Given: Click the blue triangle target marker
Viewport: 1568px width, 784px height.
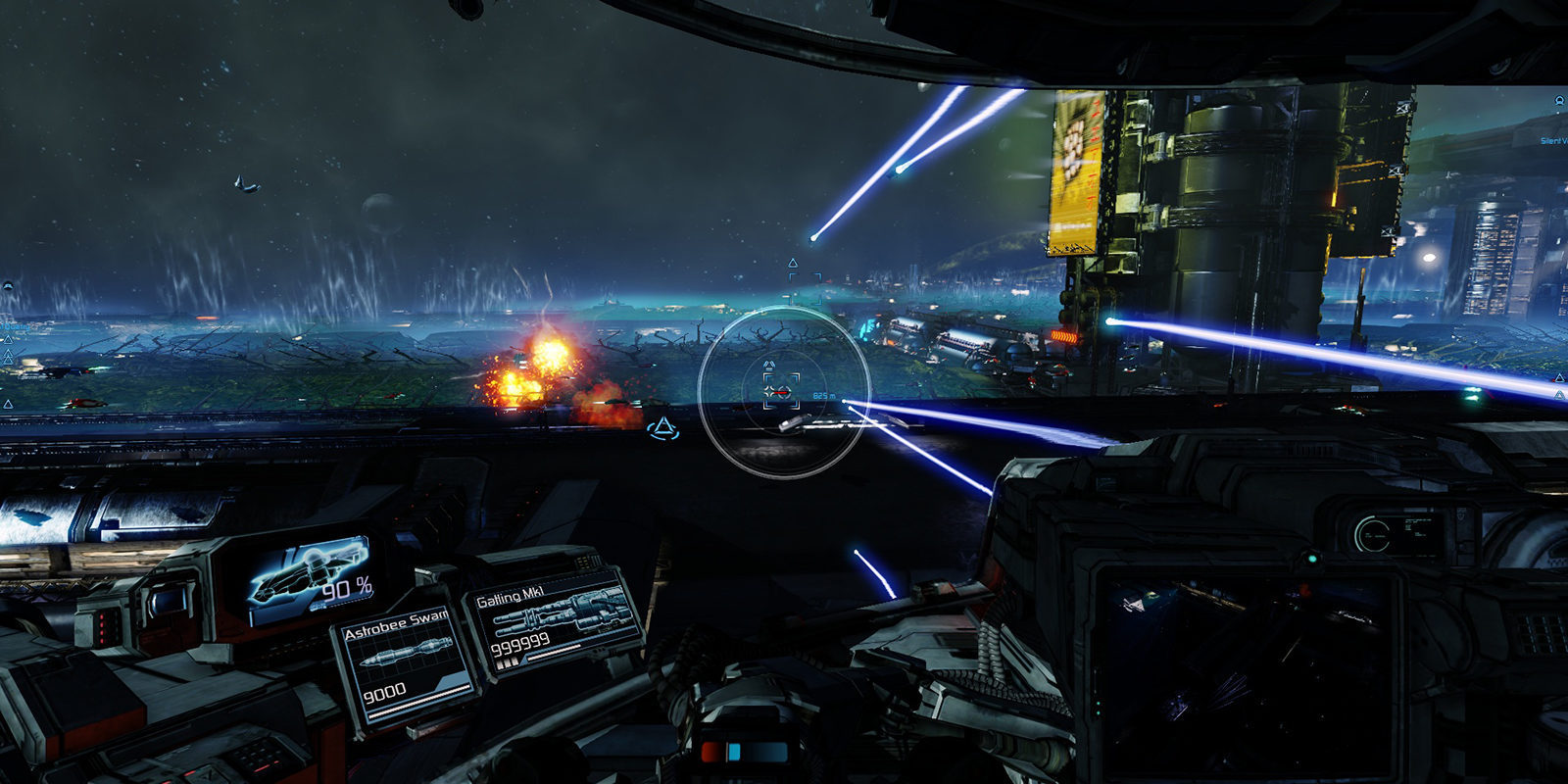Looking at the screenshot, I should [664, 427].
